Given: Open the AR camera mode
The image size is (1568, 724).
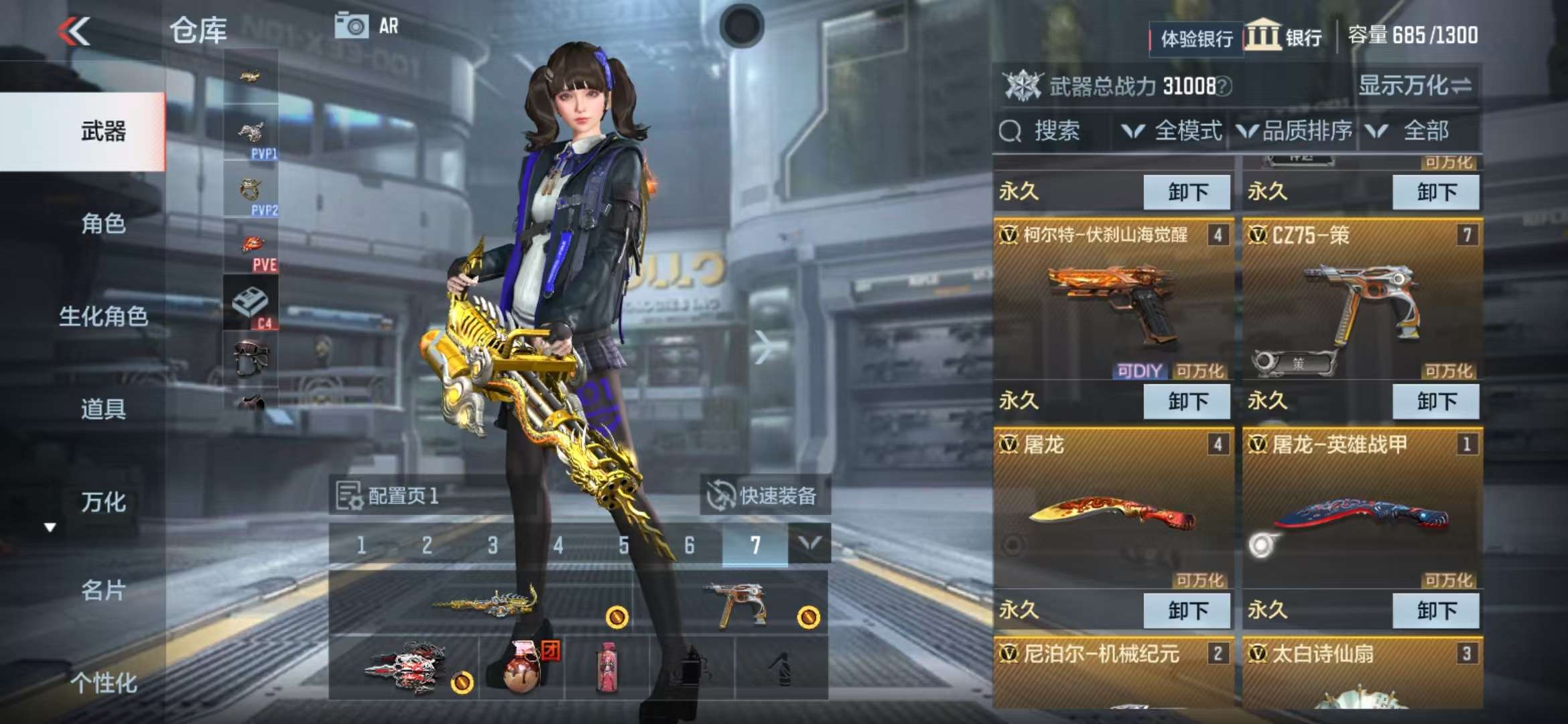Looking at the screenshot, I should 367,26.
